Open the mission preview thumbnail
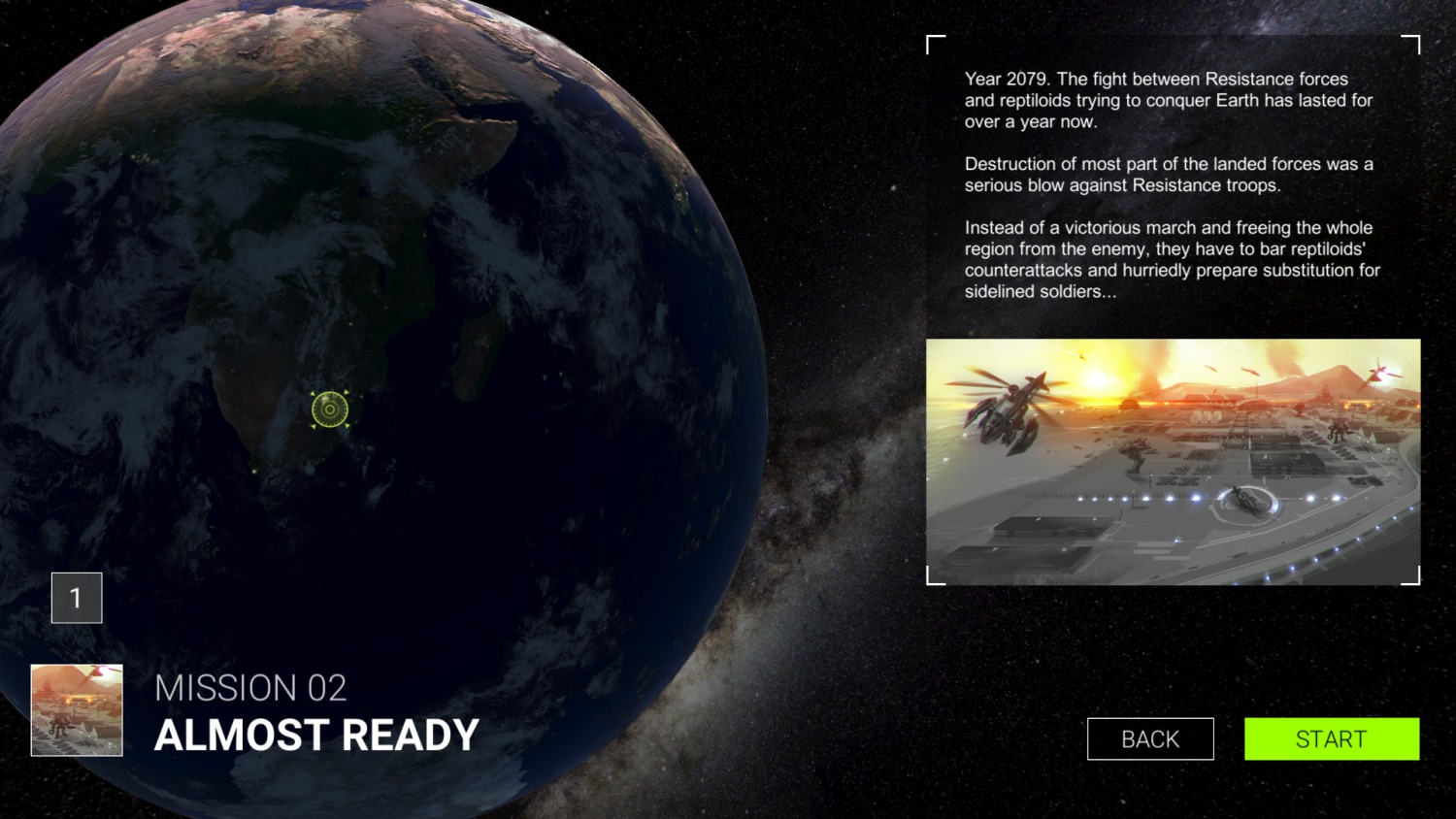The width and height of the screenshot is (1456, 819). click(76, 708)
